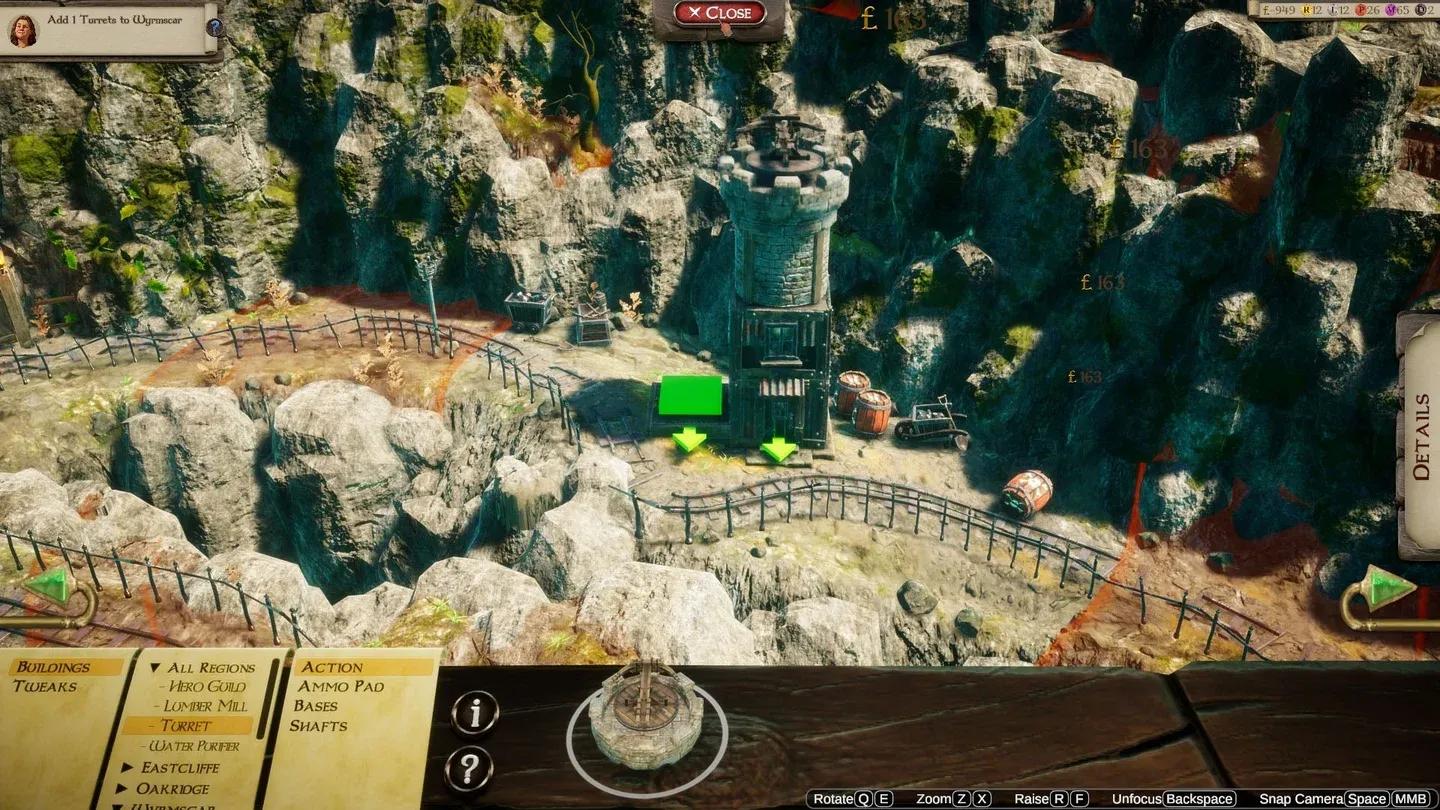
Task: Check the gold coin resource icon
Action: click(x=1265, y=12)
